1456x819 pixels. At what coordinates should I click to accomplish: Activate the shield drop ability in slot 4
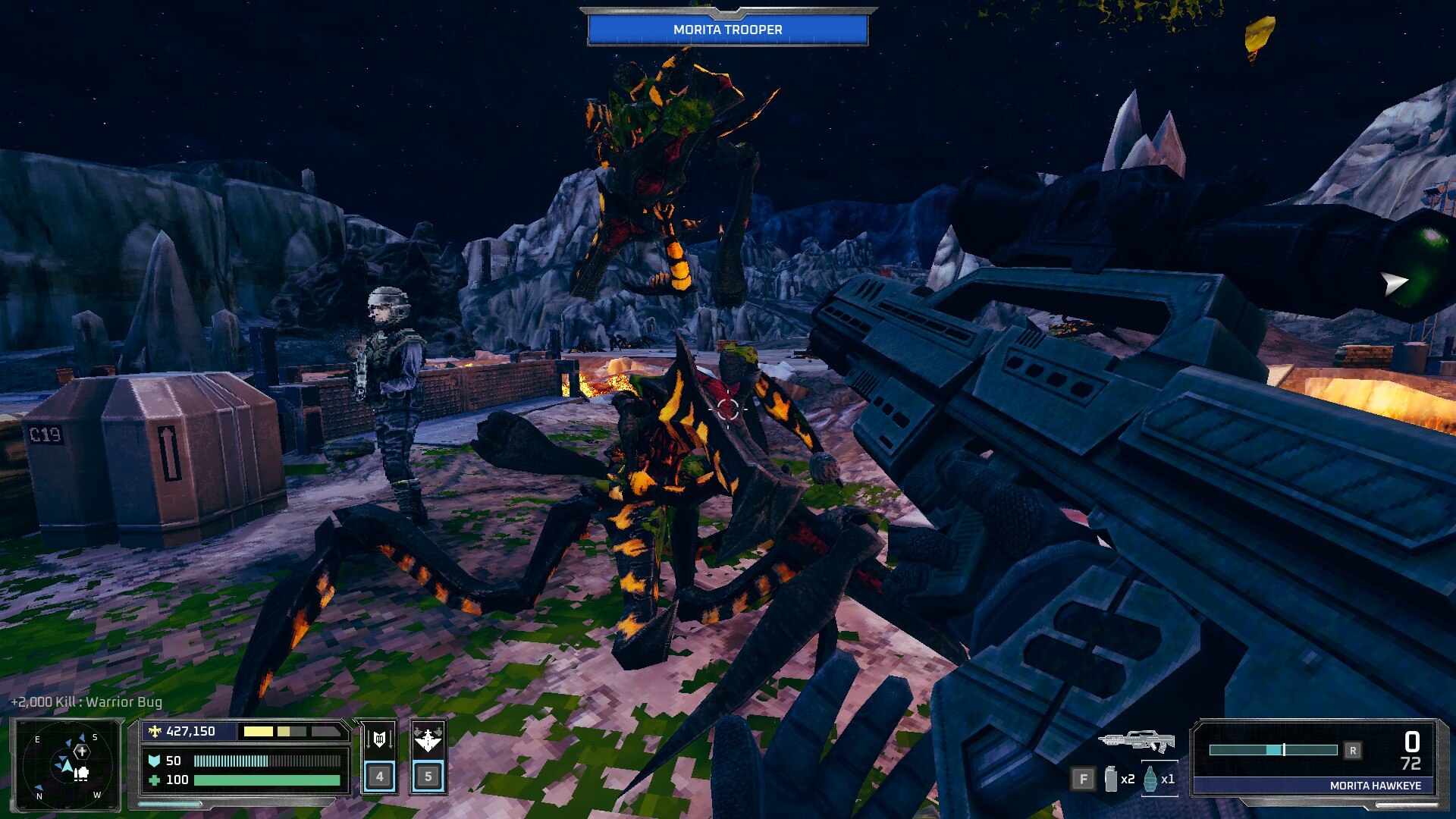[x=379, y=757]
